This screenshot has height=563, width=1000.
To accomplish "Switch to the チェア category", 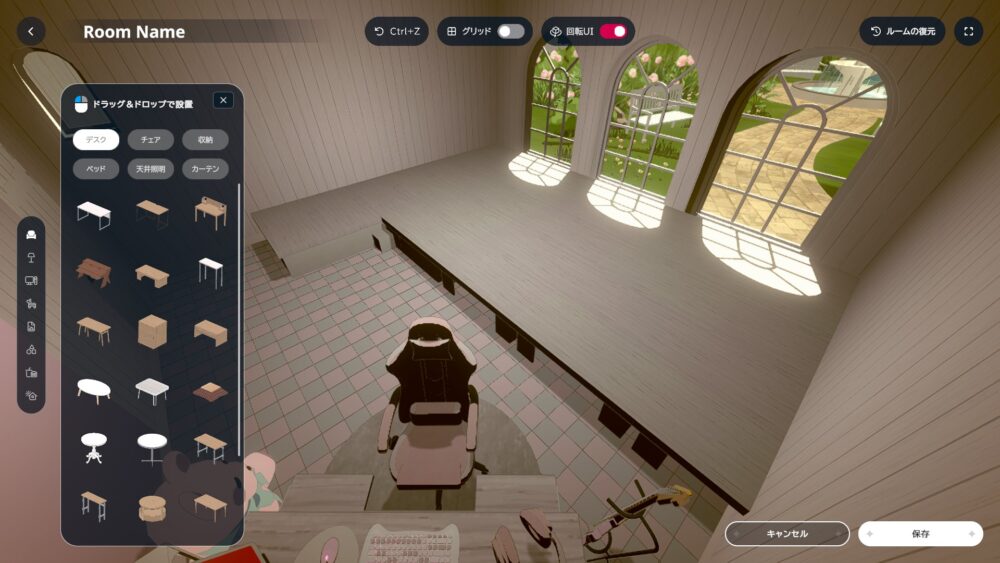I will click(x=151, y=140).
